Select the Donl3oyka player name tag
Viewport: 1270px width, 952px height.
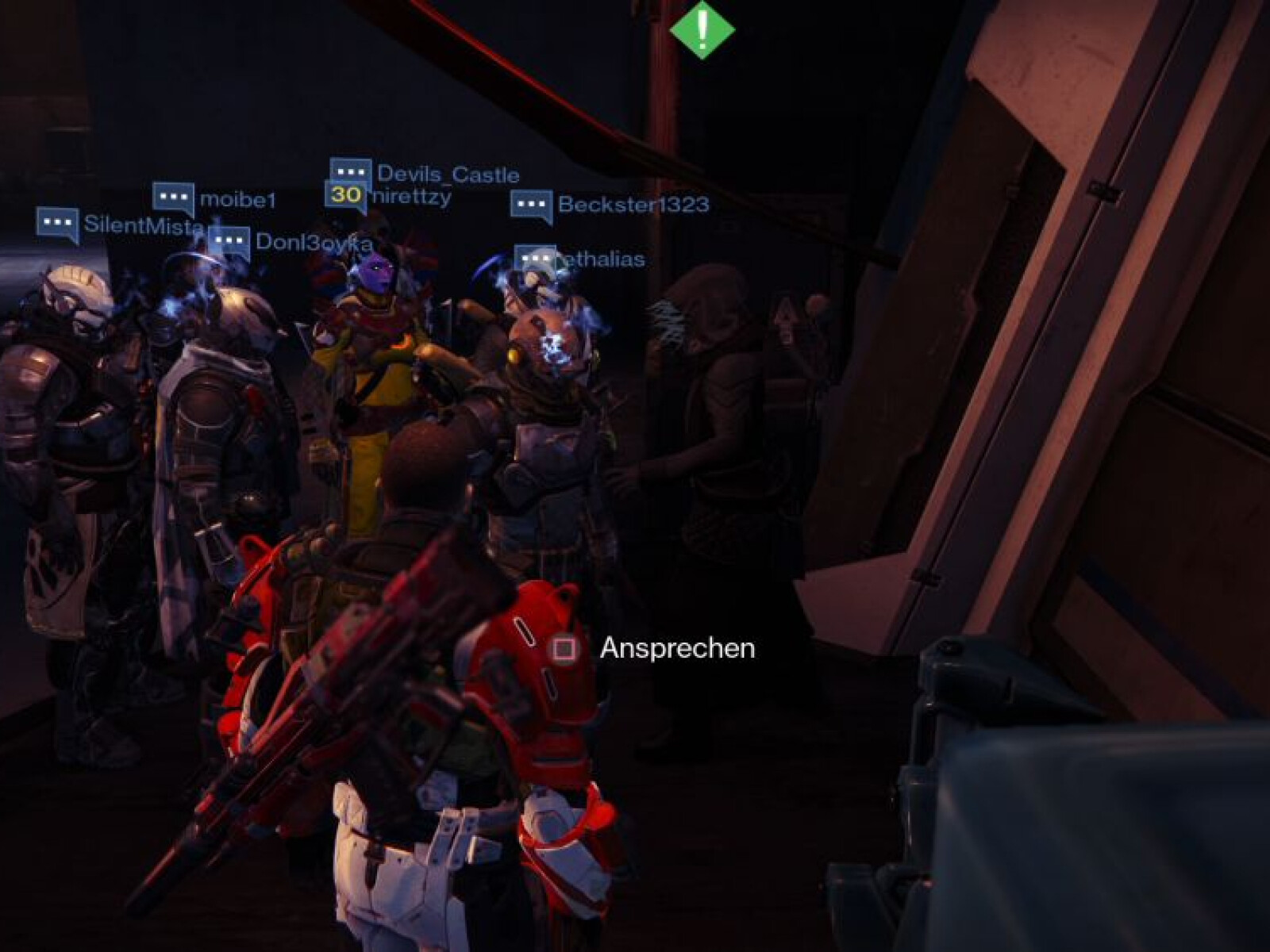click(x=292, y=242)
